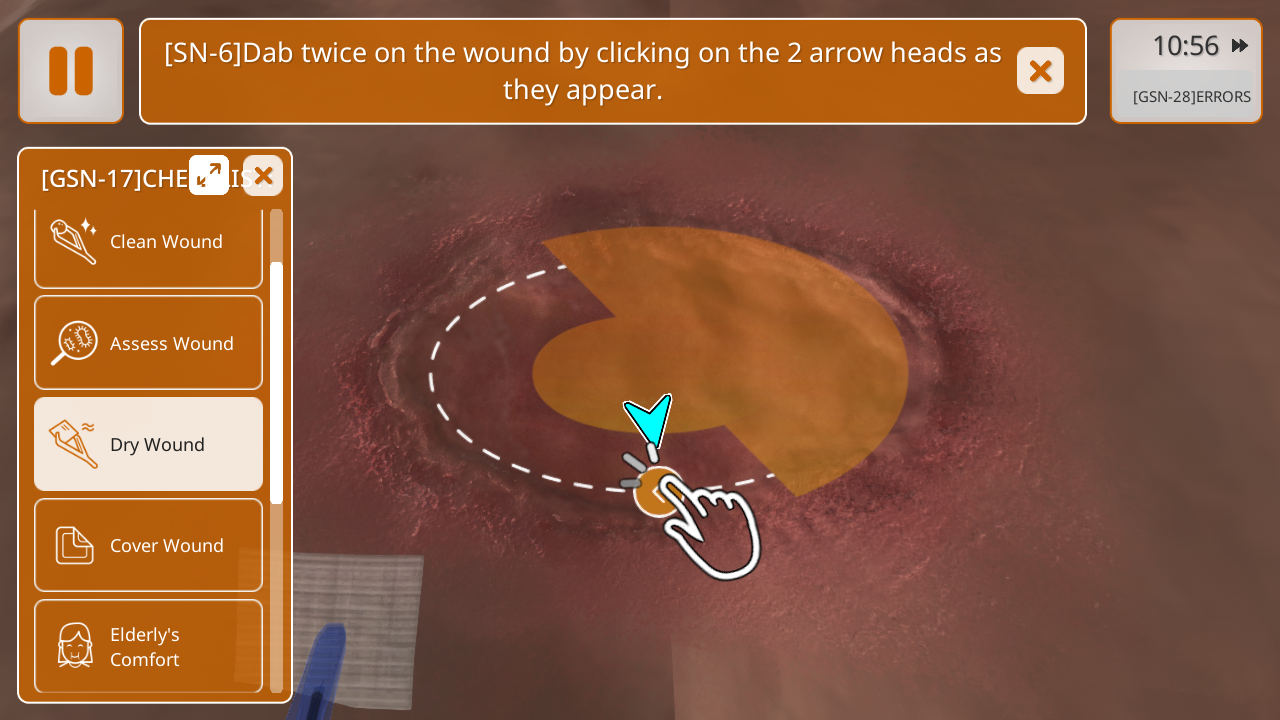Pick the Elderly's Comfort checklist step
The width and height of the screenshot is (1280, 720).
[x=148, y=646]
